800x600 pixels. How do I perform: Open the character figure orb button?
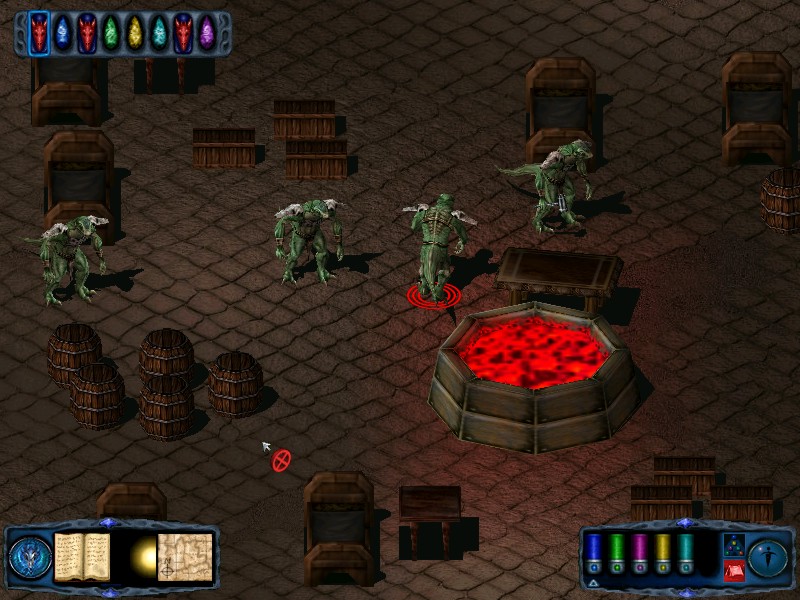[x=768, y=556]
